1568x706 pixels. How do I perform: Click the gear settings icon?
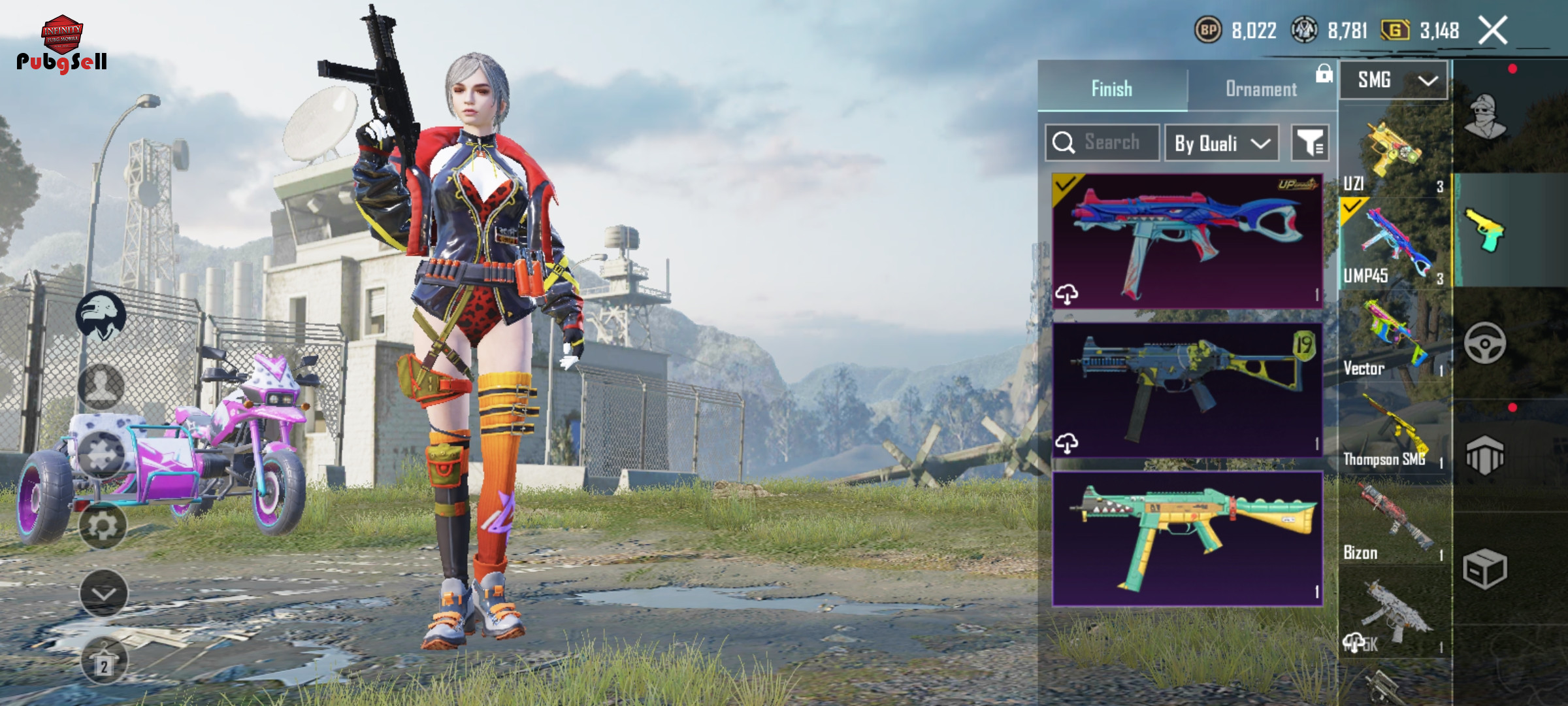pos(103,526)
